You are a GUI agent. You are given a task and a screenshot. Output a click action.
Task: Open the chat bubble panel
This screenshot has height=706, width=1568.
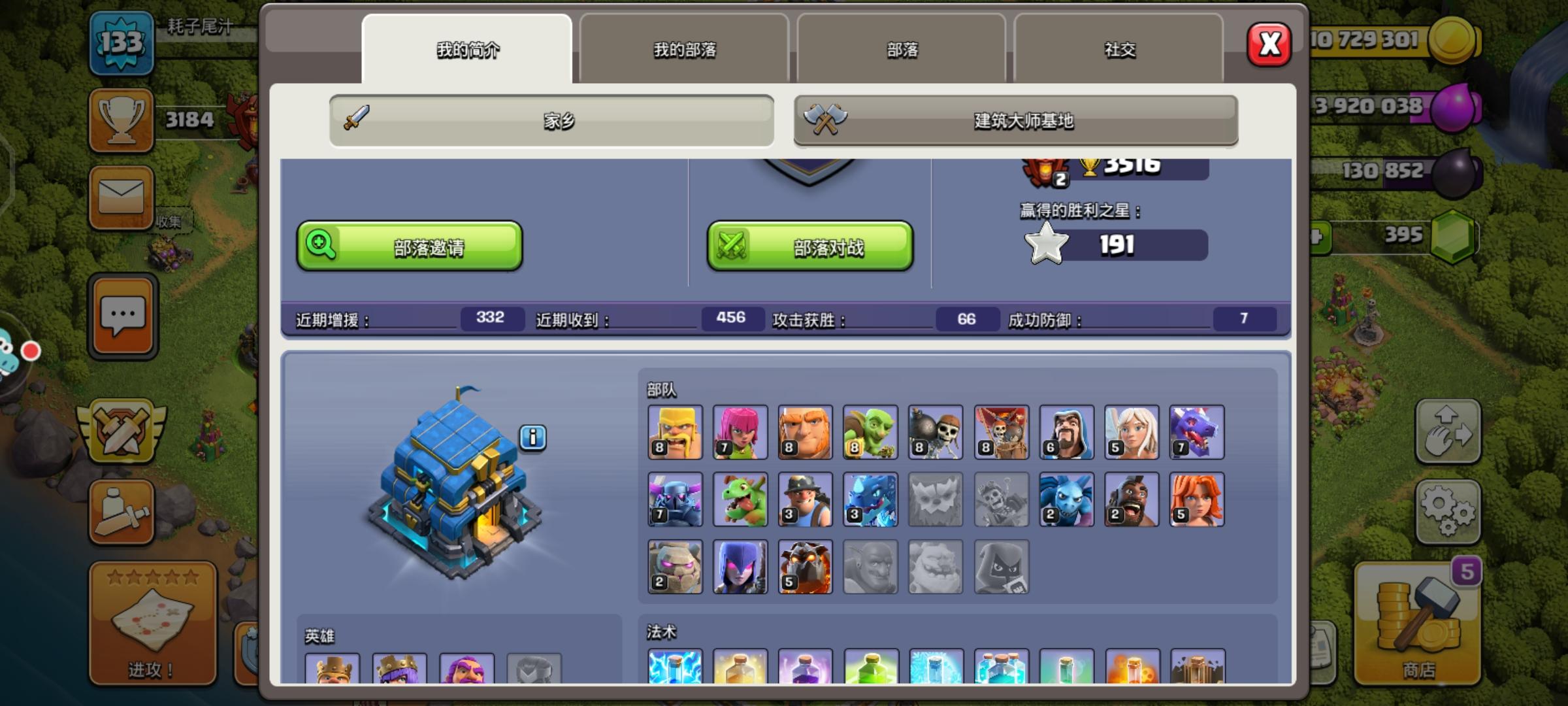tap(121, 315)
